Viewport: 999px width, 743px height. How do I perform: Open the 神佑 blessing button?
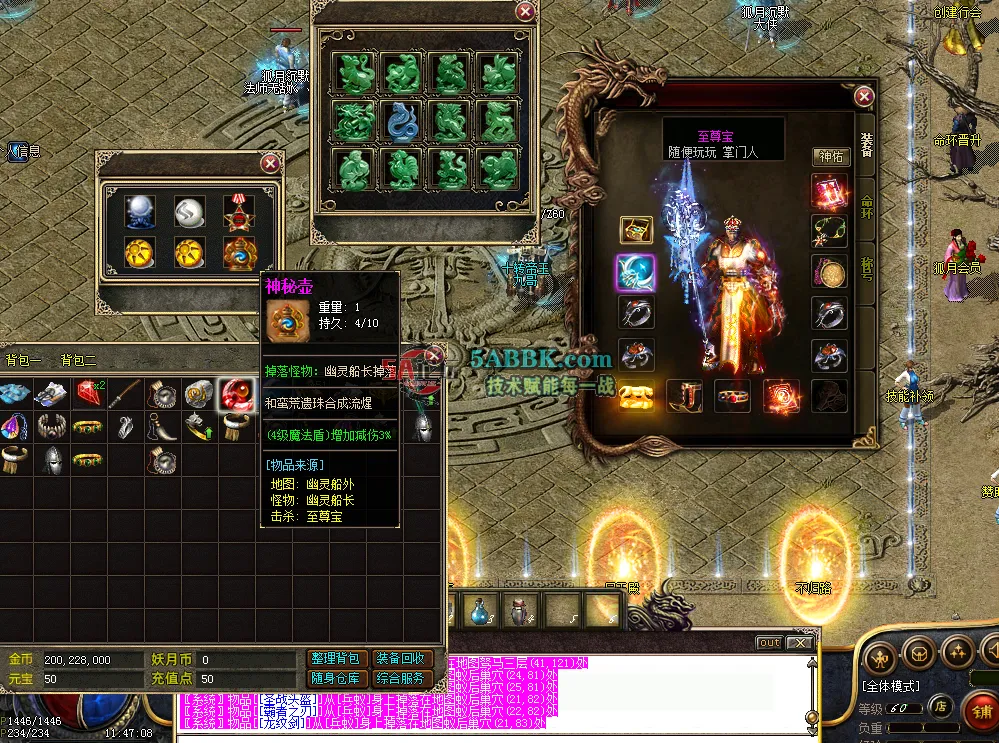click(x=831, y=157)
